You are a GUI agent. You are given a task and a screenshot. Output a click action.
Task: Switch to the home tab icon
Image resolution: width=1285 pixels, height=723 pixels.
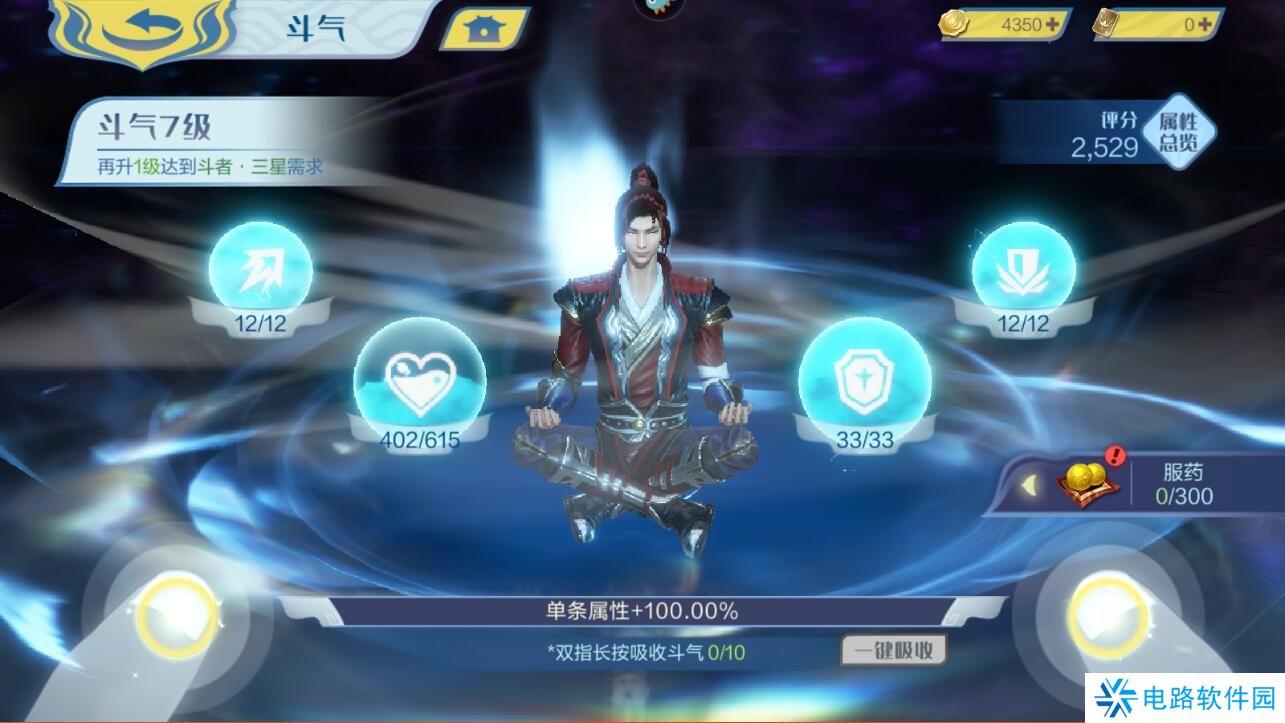tap(481, 27)
